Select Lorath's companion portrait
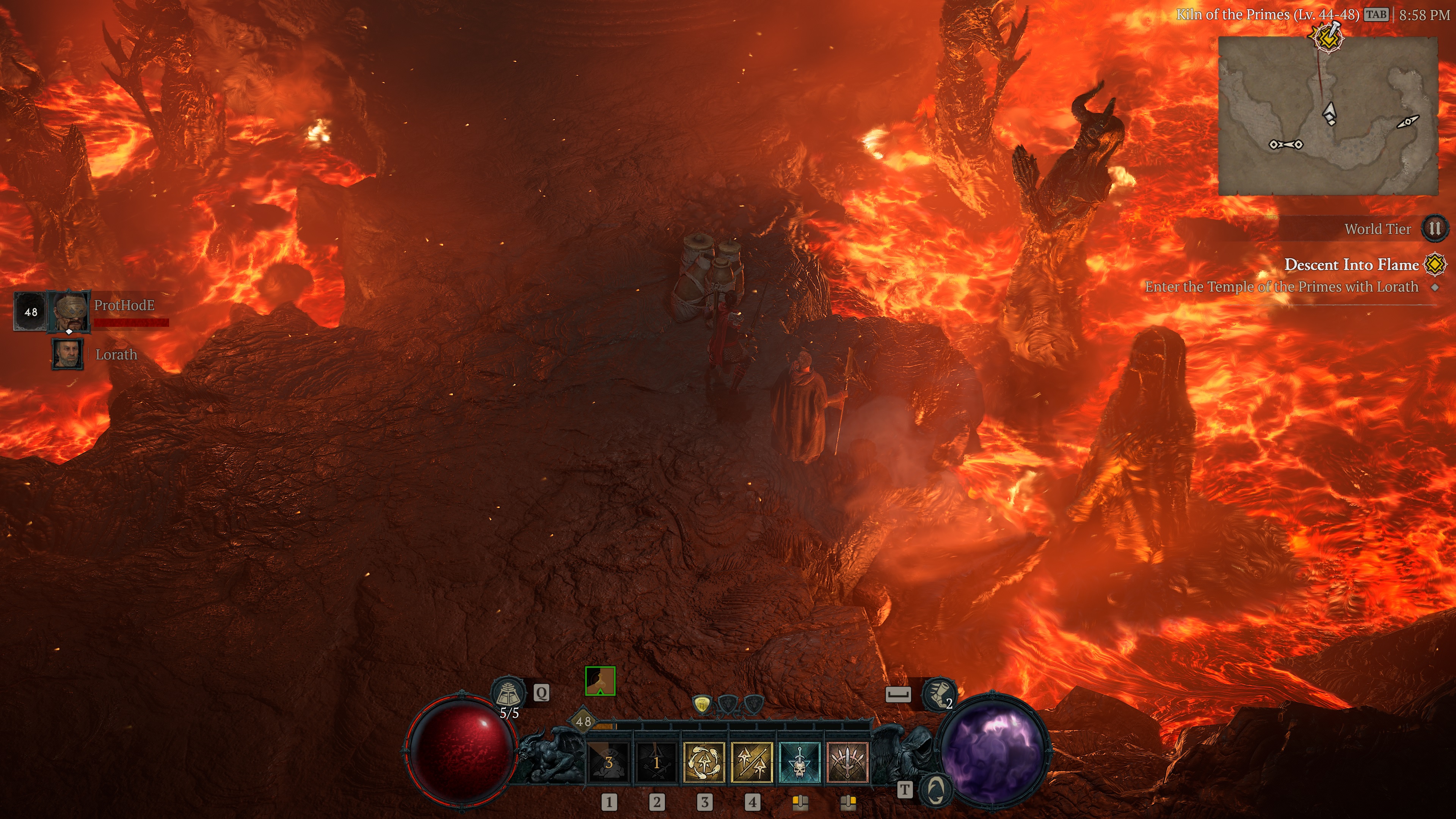 68,355
